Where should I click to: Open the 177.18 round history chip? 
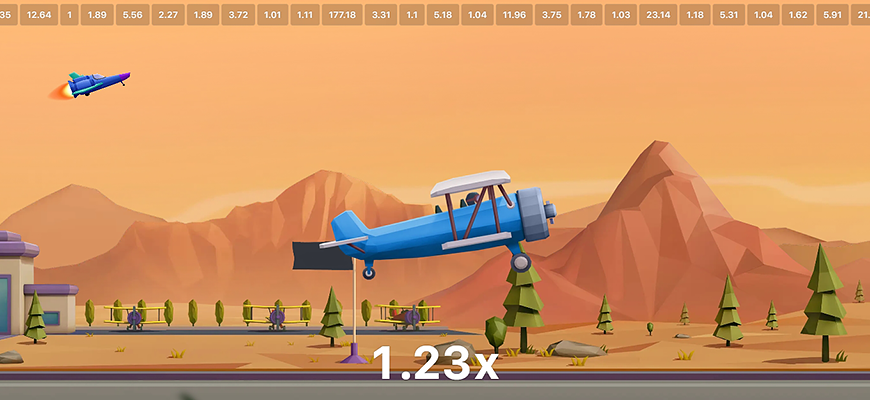(341, 16)
